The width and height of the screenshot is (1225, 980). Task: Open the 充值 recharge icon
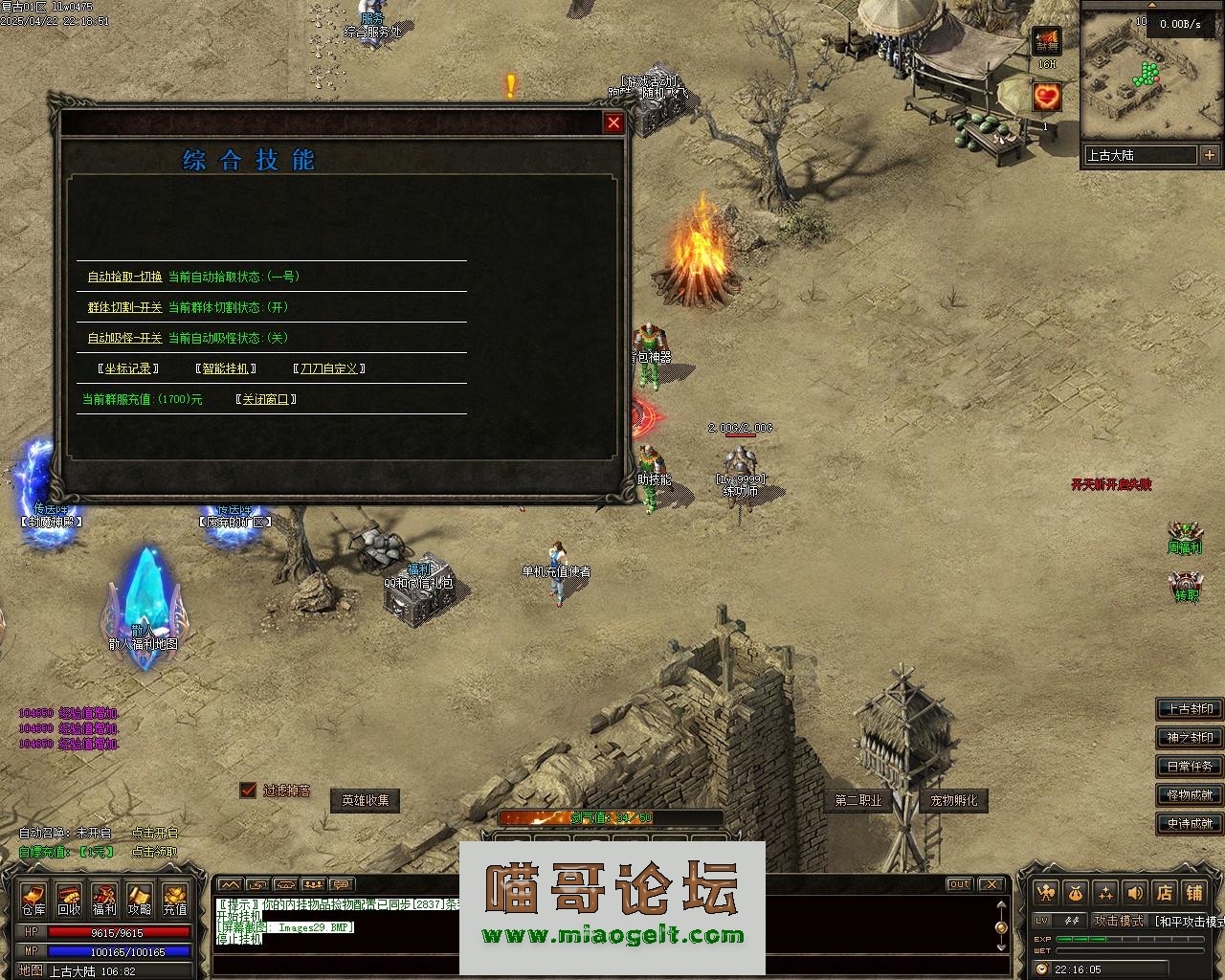click(x=175, y=899)
